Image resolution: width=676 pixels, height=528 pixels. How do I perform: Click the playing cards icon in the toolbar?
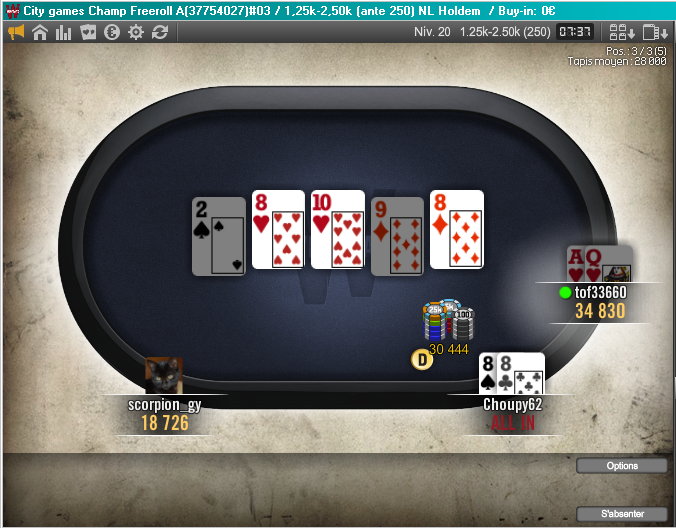88,32
